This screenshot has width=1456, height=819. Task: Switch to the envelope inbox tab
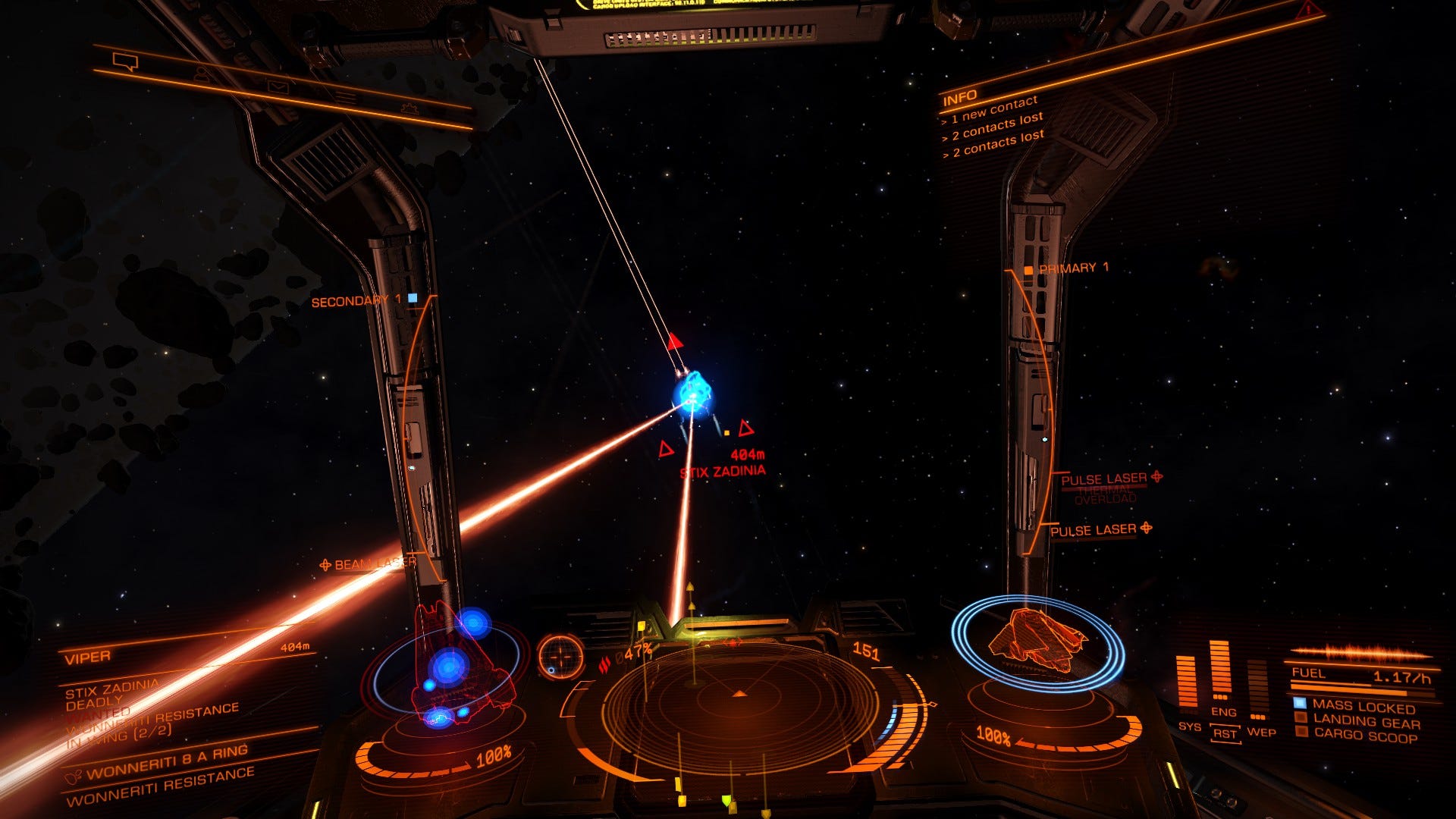278,86
